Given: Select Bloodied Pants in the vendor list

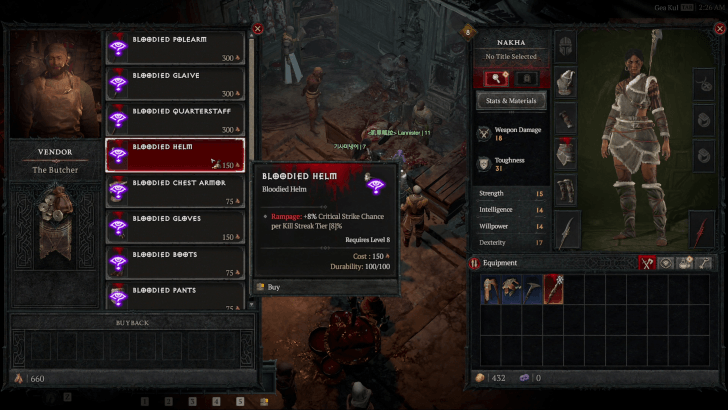Looking at the screenshot, I should coord(175,295).
